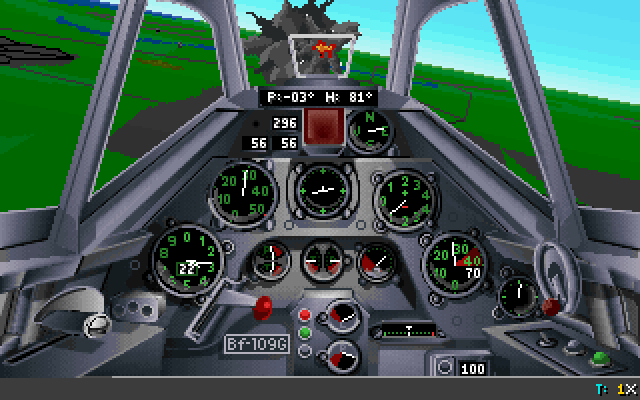Toggle the green button on the right console
The width and height of the screenshot is (640, 400).
point(600,356)
